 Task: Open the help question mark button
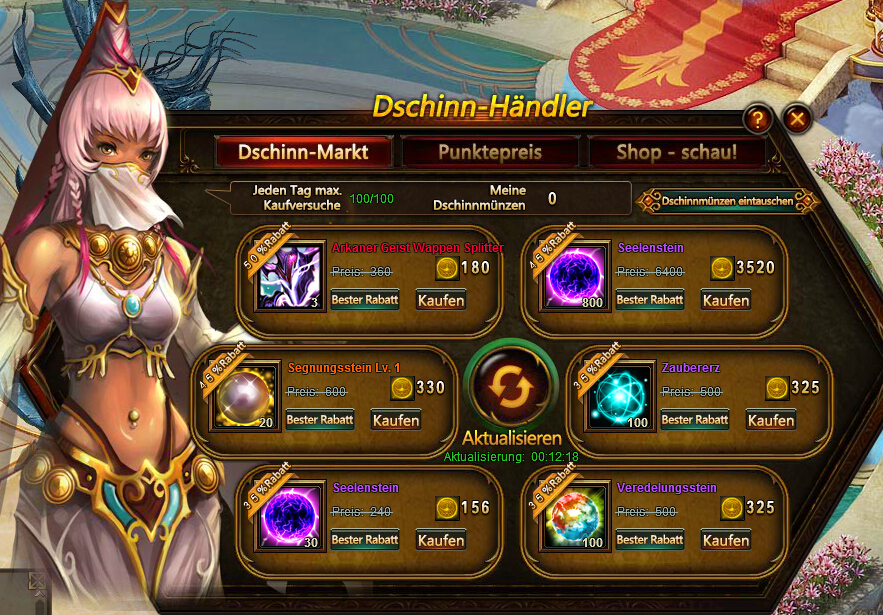coord(757,120)
